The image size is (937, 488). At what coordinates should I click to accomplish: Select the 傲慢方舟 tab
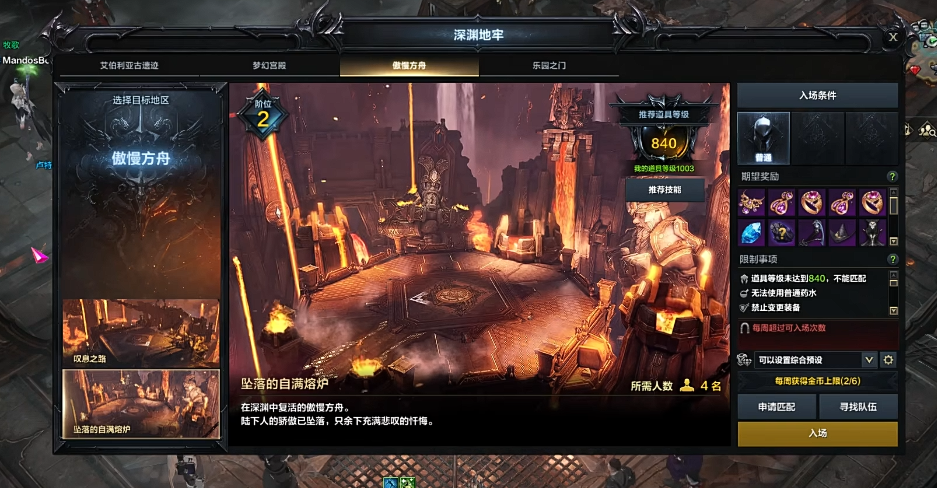(409, 65)
